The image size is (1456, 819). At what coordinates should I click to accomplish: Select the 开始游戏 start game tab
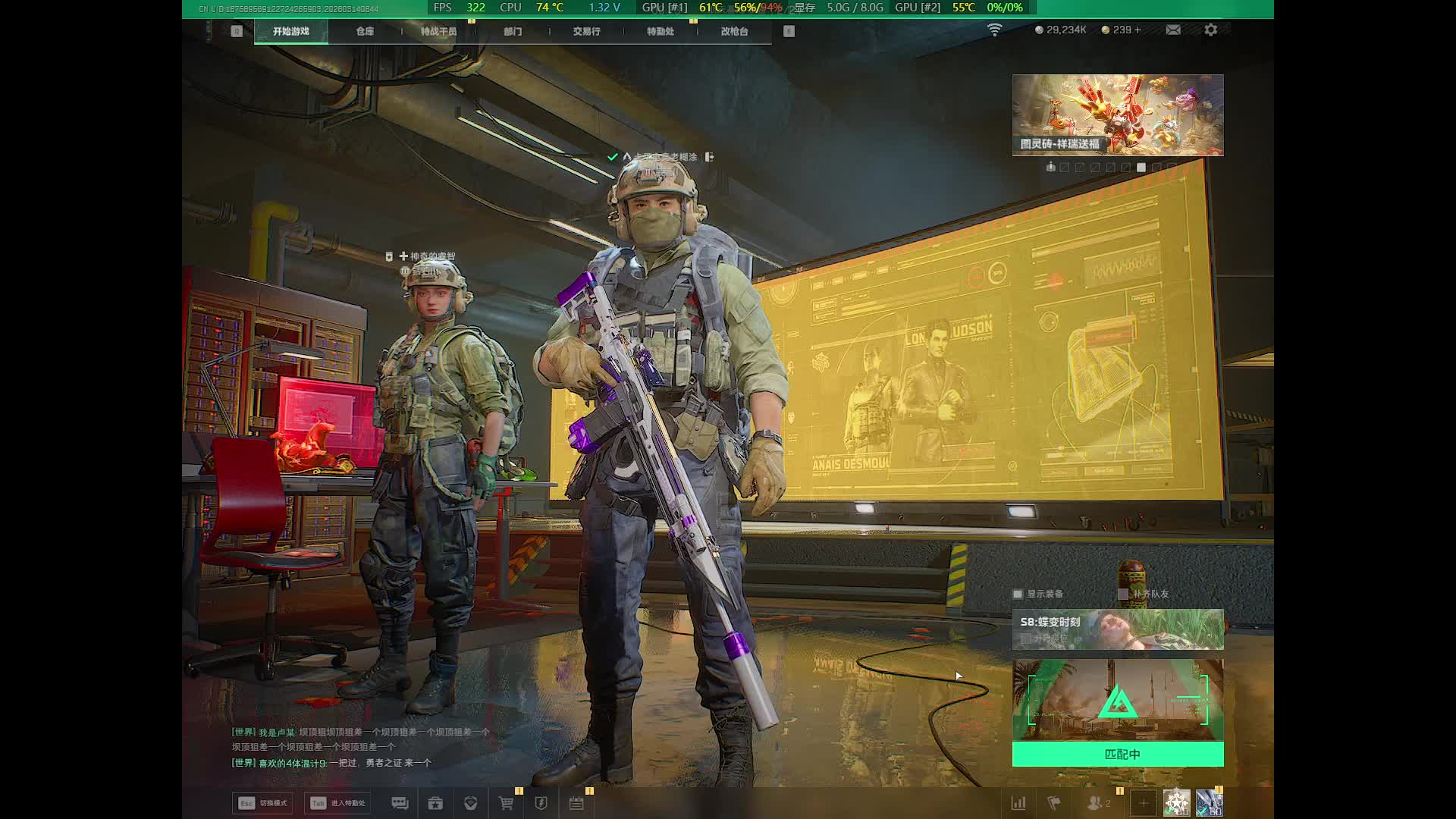[x=291, y=31]
